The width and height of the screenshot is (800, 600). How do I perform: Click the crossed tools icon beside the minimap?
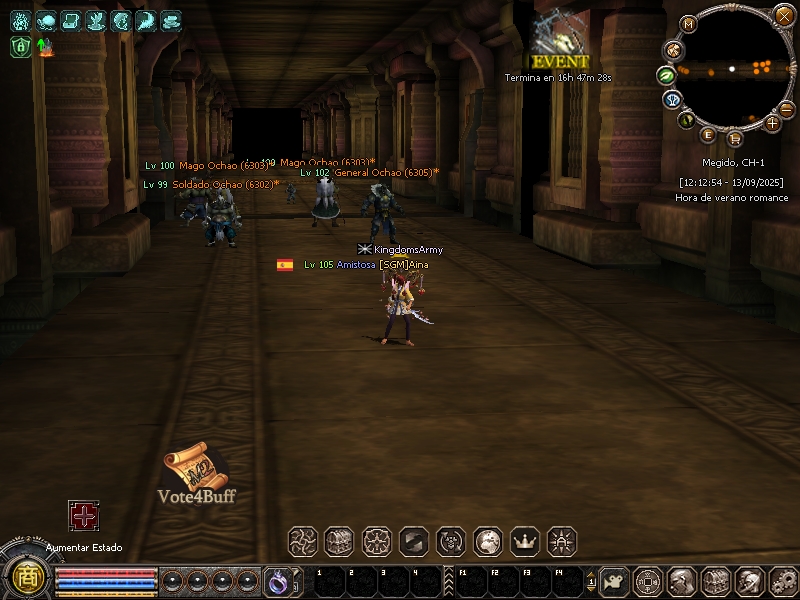672,49
